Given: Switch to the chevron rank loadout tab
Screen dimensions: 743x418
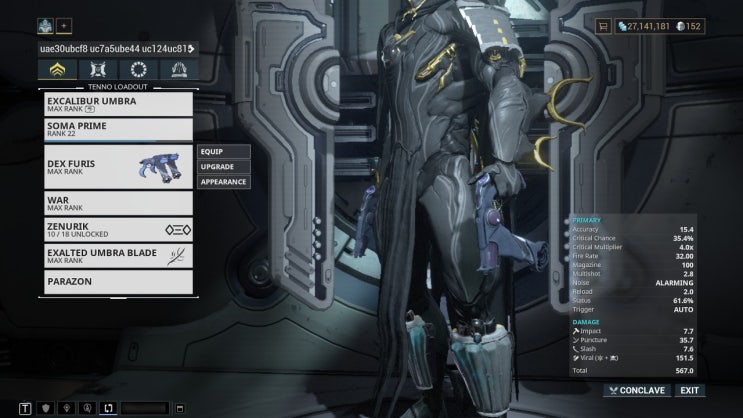Looking at the screenshot, I should pos(56,70).
